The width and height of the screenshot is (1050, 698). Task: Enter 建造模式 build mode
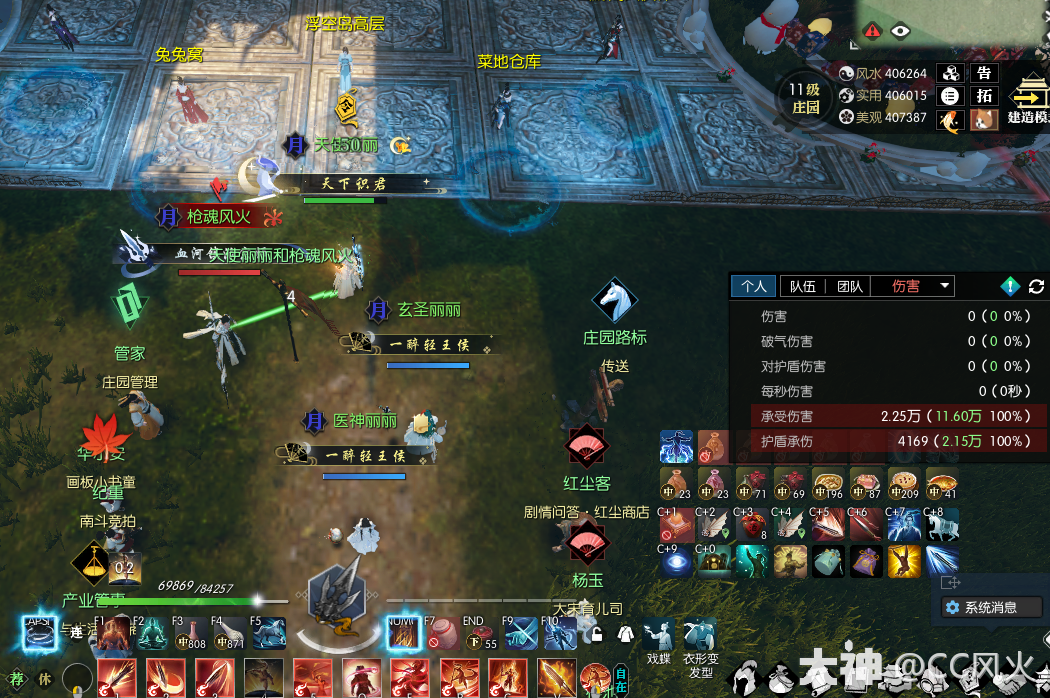(x=1027, y=101)
